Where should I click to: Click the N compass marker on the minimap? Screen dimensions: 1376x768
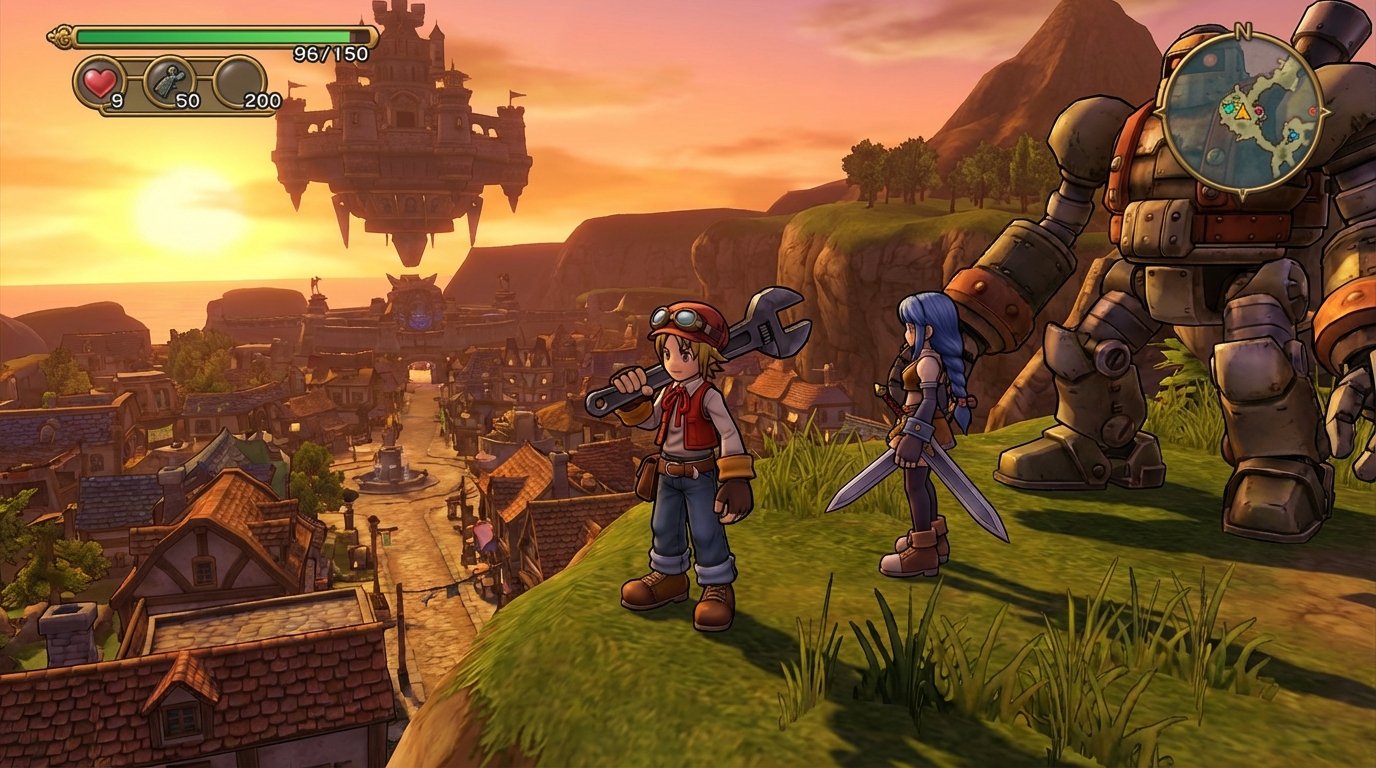(1242, 29)
